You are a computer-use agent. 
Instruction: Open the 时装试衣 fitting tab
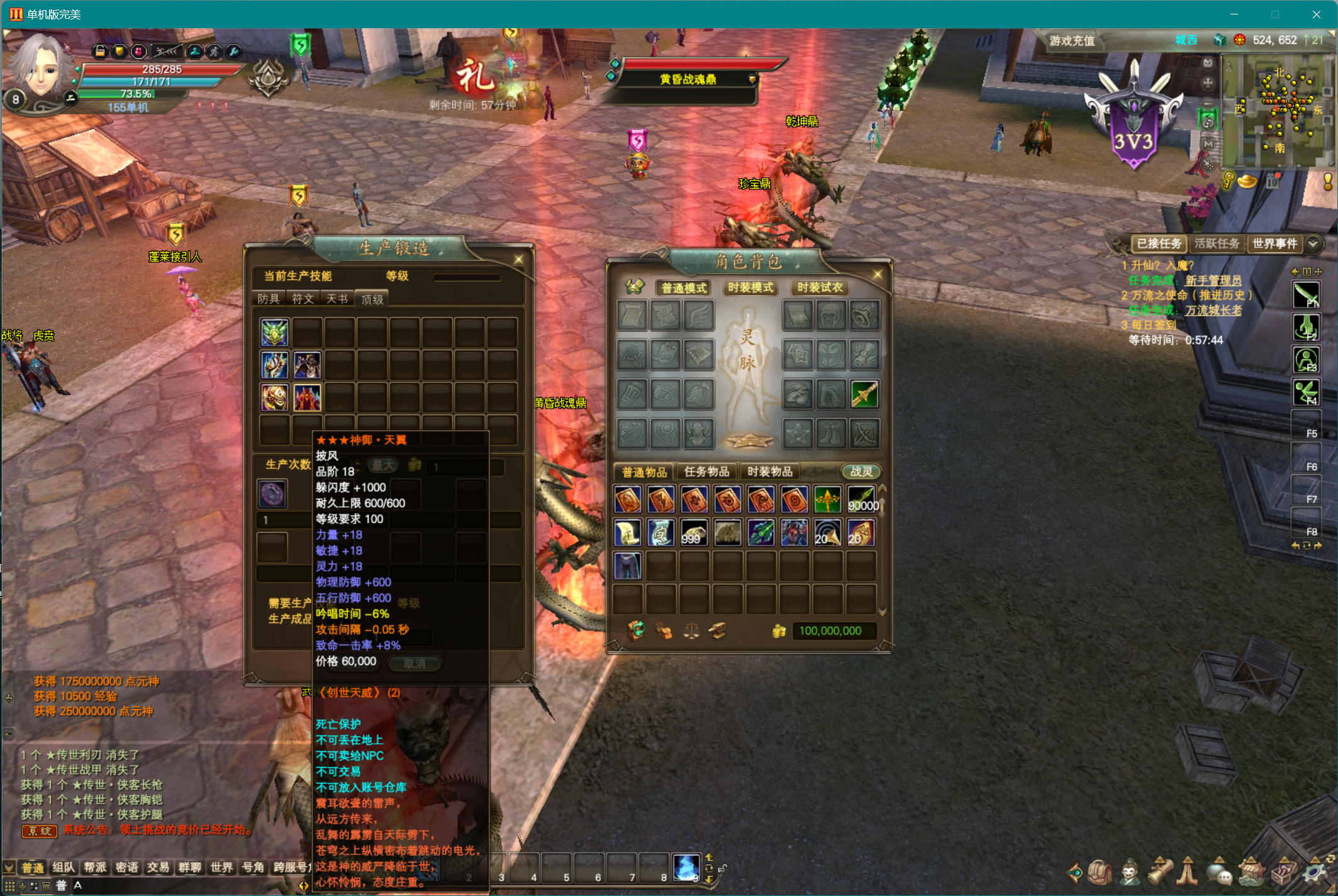(819, 288)
